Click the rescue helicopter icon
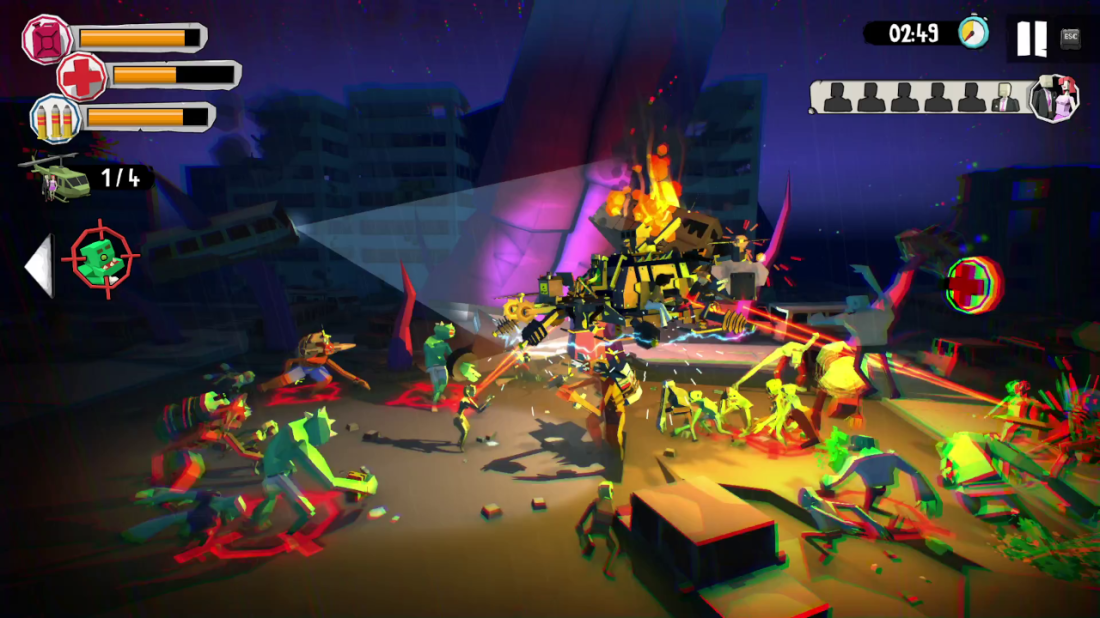The height and width of the screenshot is (618, 1100). 52,178
